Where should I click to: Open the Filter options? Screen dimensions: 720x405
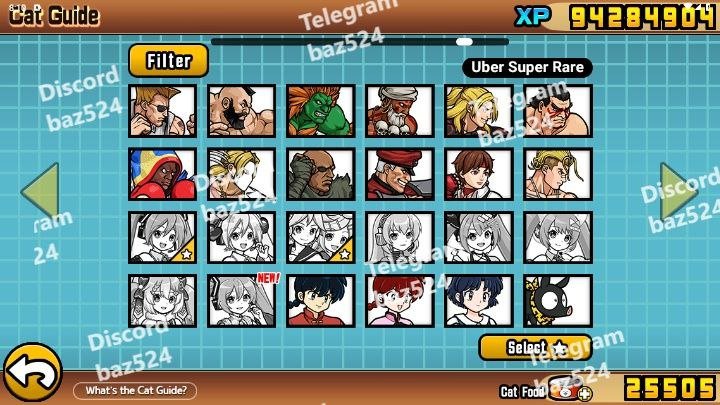[168, 61]
